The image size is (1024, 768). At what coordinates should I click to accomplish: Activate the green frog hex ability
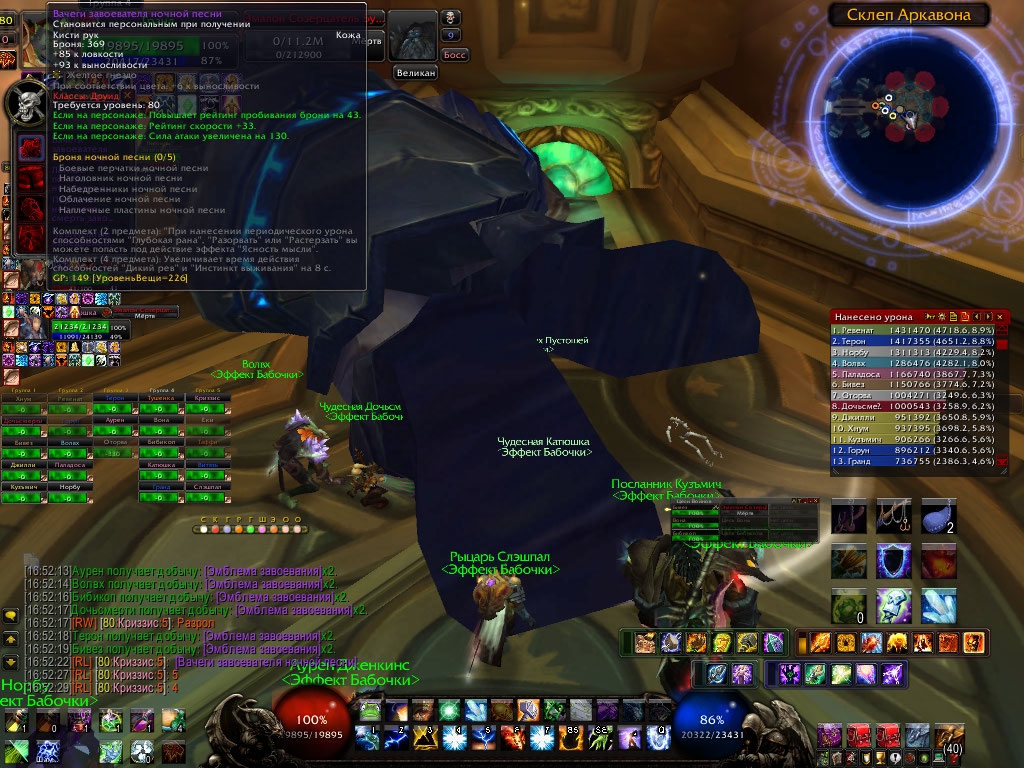tap(371, 712)
